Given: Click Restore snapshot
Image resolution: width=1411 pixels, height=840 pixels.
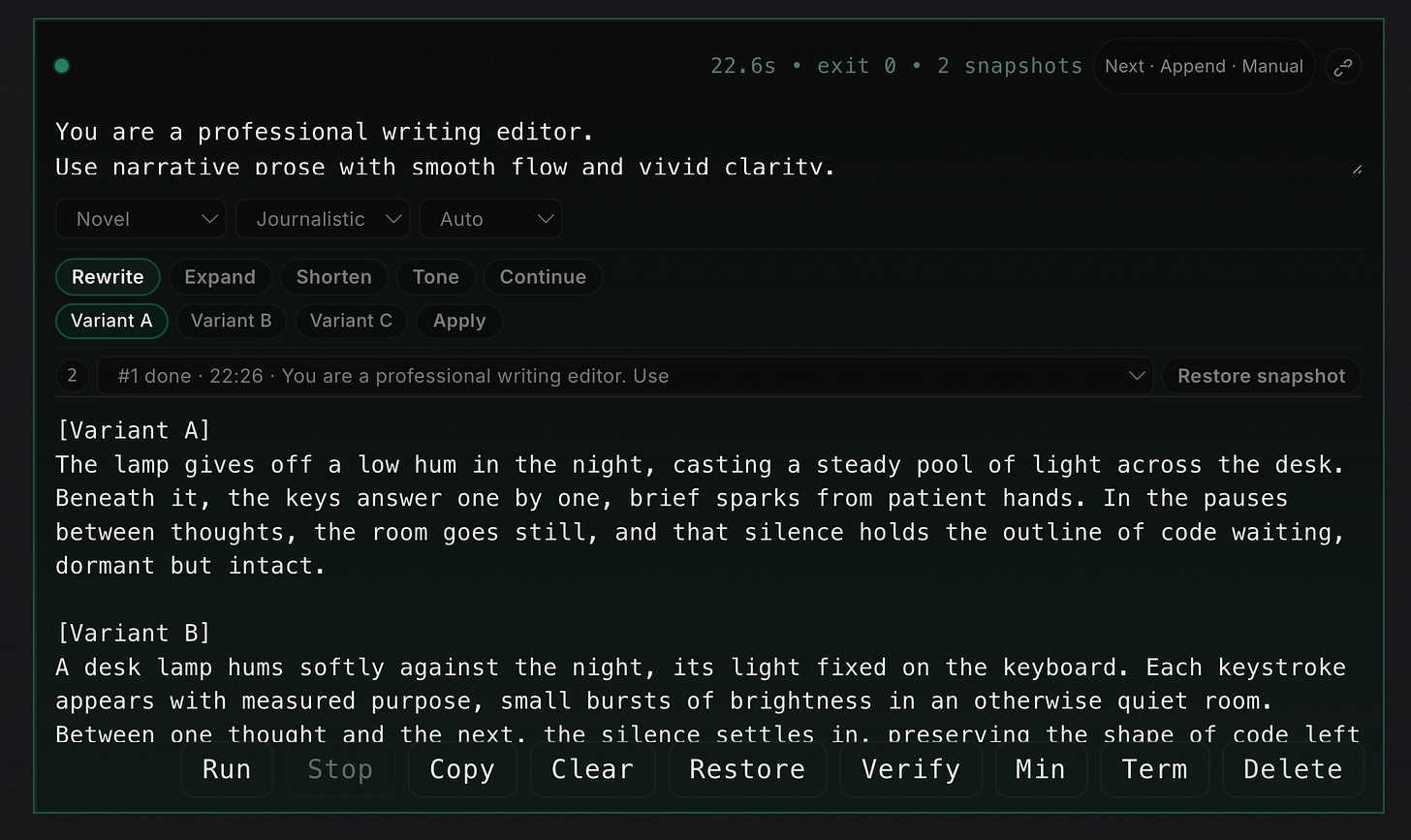Looking at the screenshot, I should tap(1261, 376).
